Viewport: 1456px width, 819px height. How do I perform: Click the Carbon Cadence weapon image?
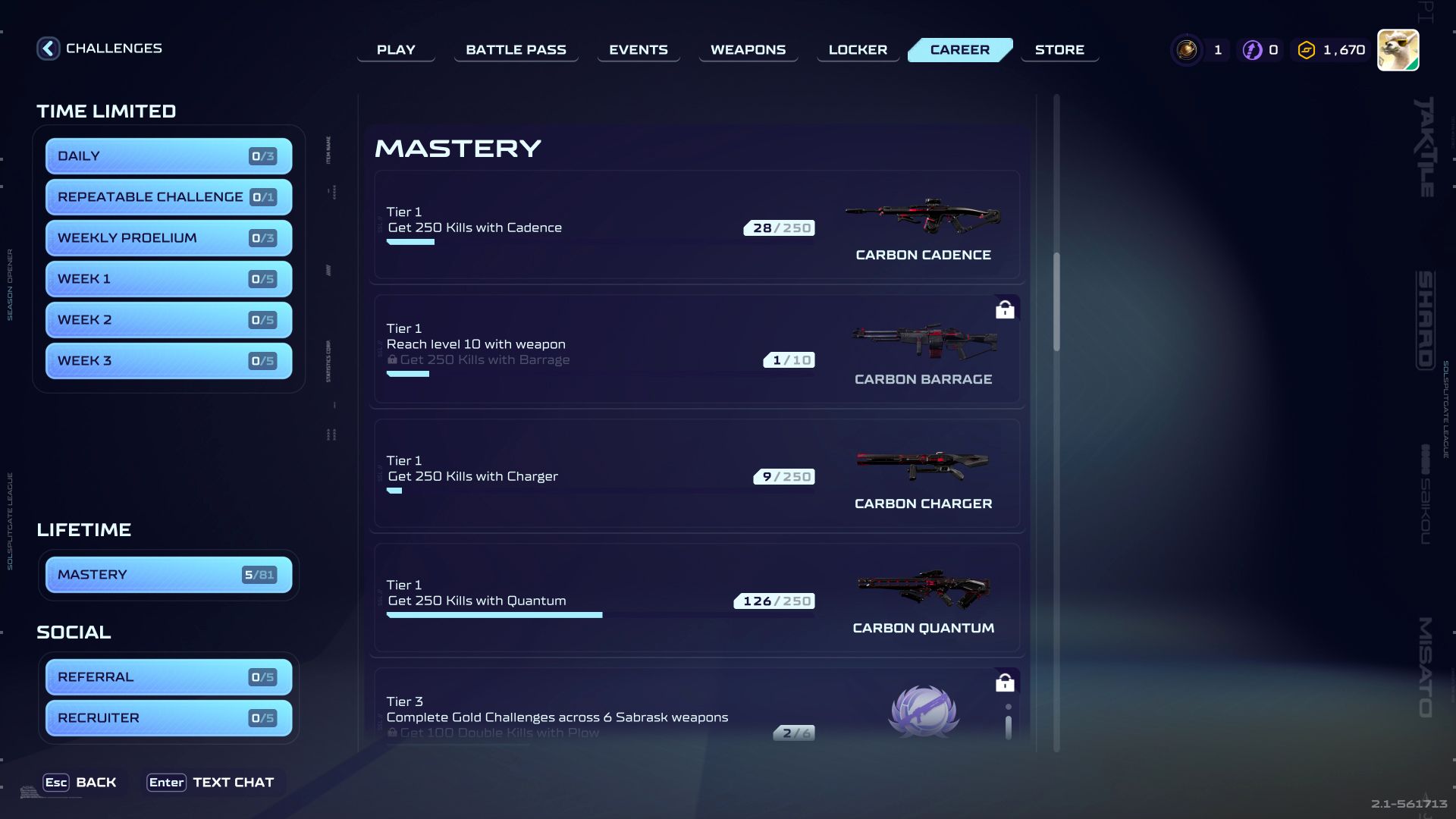click(923, 218)
